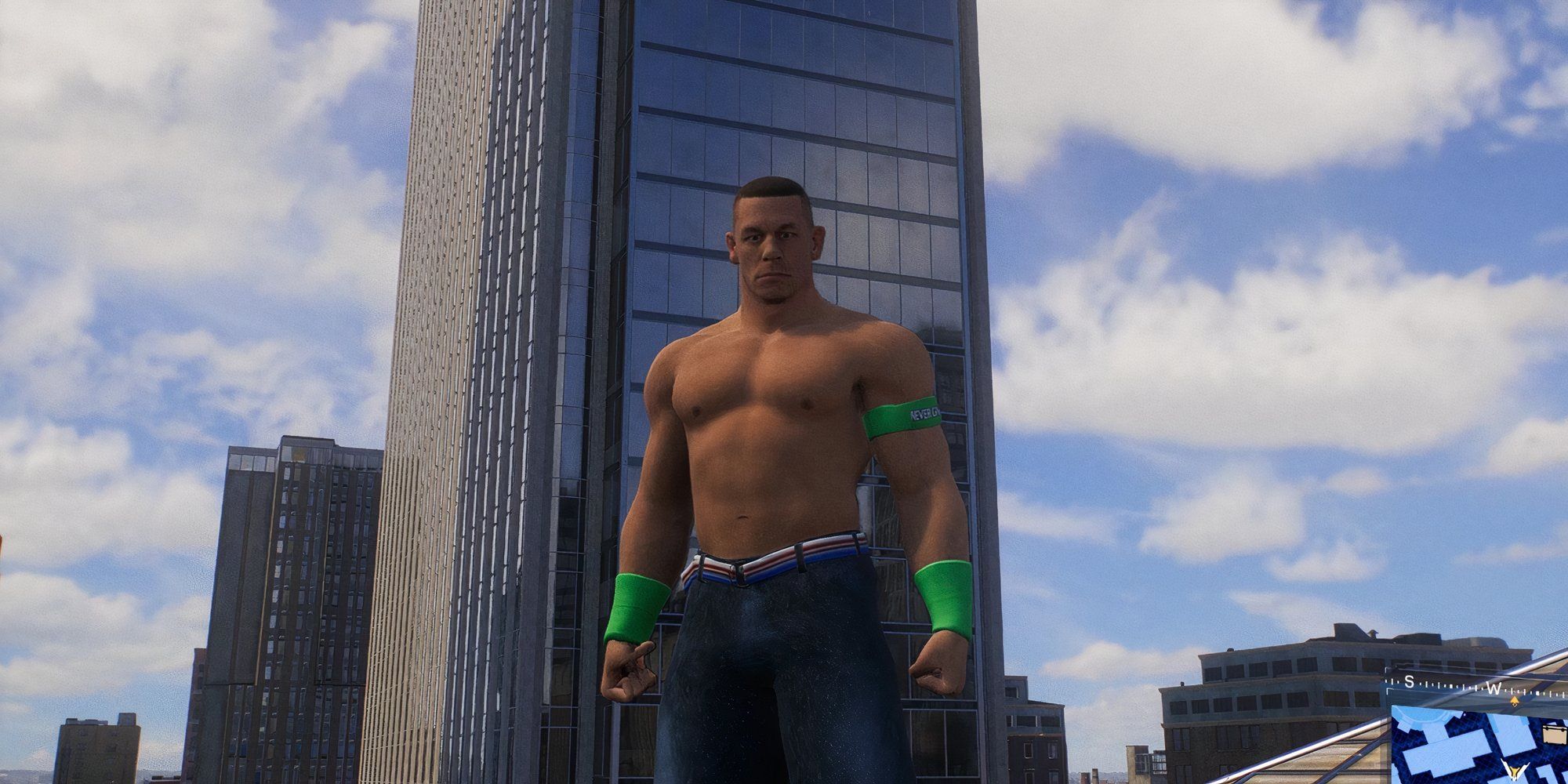The image size is (1568, 784).
Task: Click the "W" west marker on the compass
Action: (x=1494, y=688)
